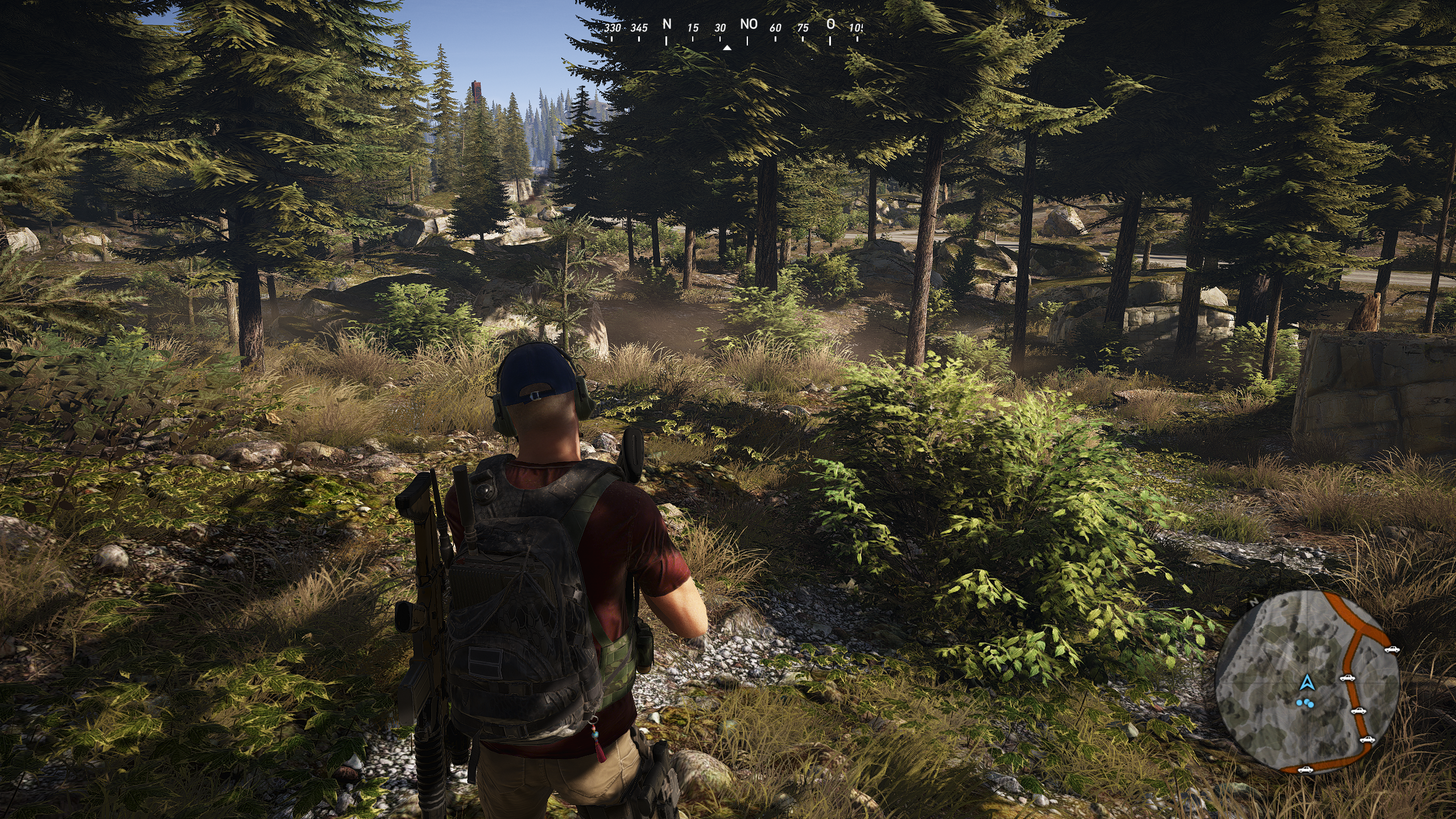Image resolution: width=1456 pixels, height=819 pixels.
Task: Open the circular minimap
Action: coord(1306,682)
